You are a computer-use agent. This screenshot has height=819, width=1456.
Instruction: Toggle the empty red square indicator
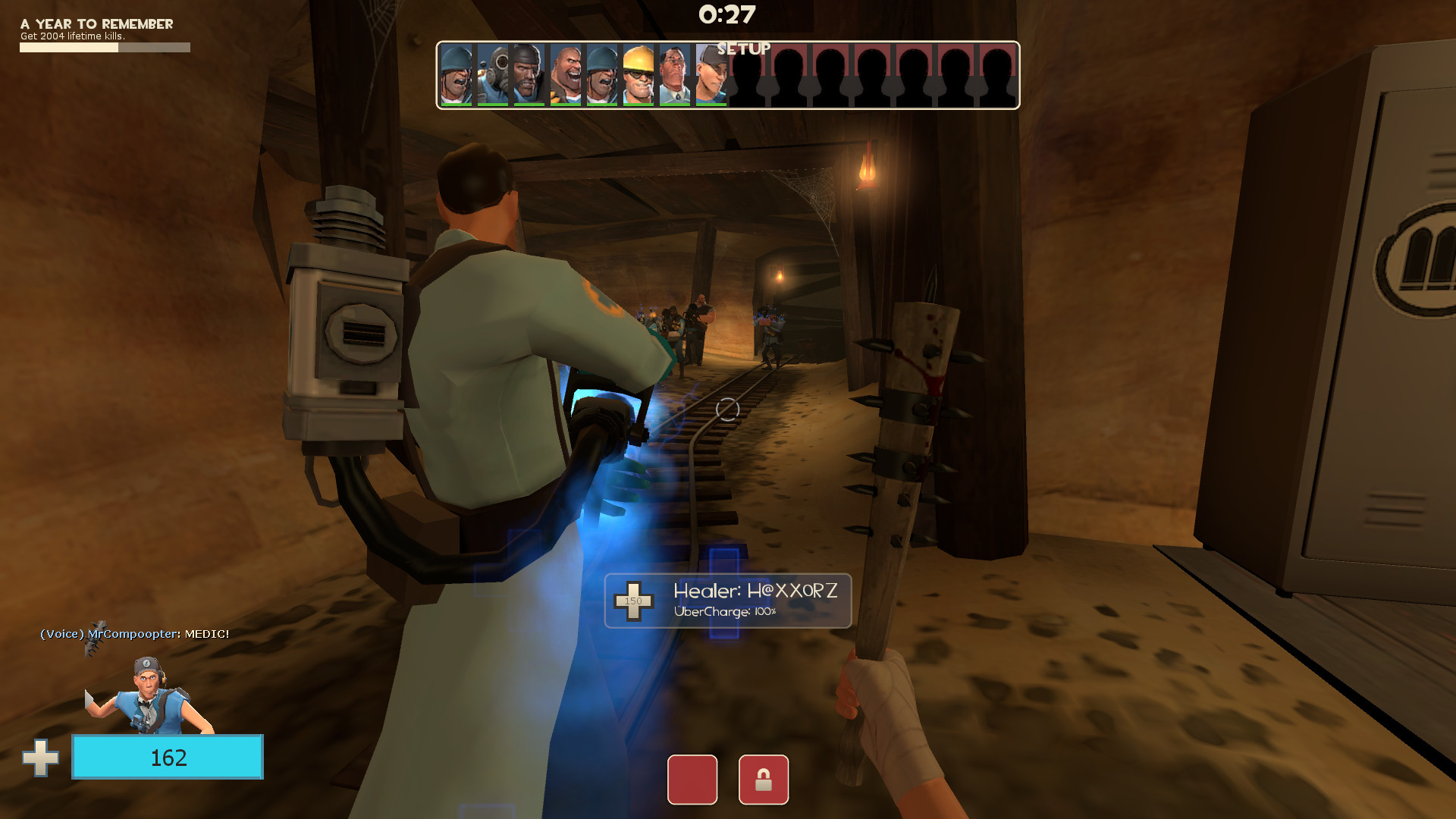coord(692,780)
